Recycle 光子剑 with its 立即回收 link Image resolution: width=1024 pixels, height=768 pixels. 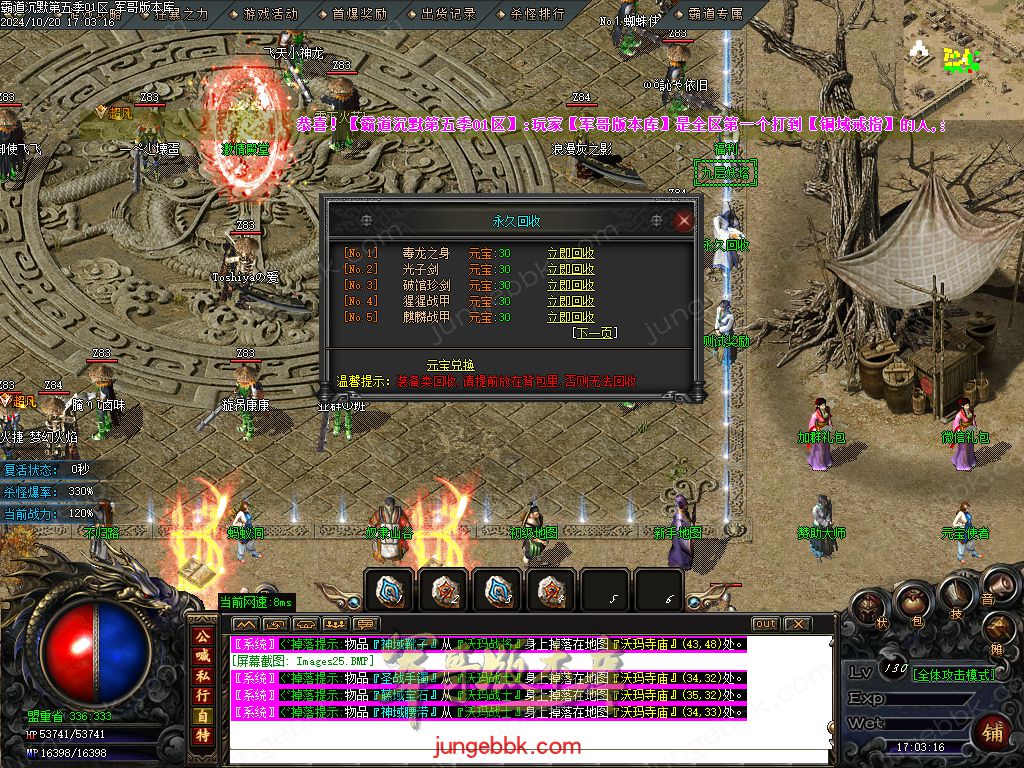point(570,269)
